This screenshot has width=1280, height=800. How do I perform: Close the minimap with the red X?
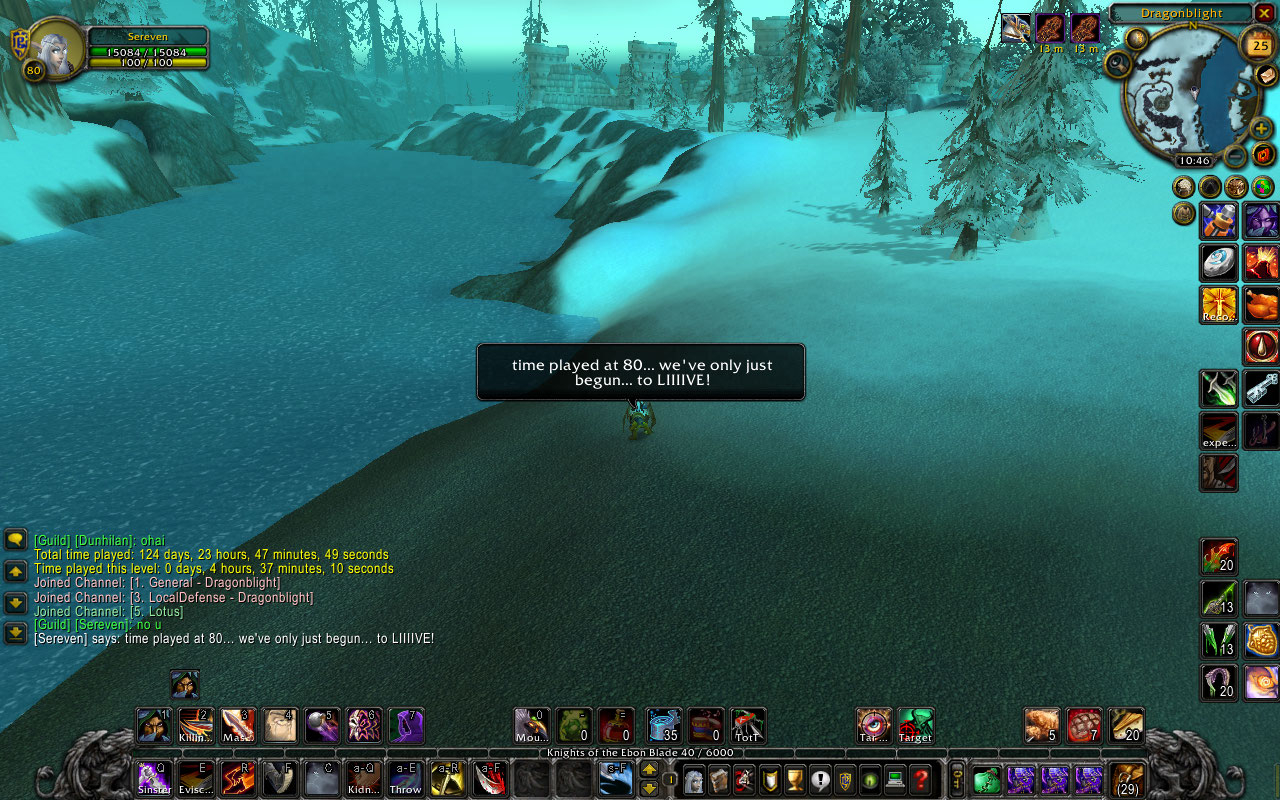(1264, 13)
